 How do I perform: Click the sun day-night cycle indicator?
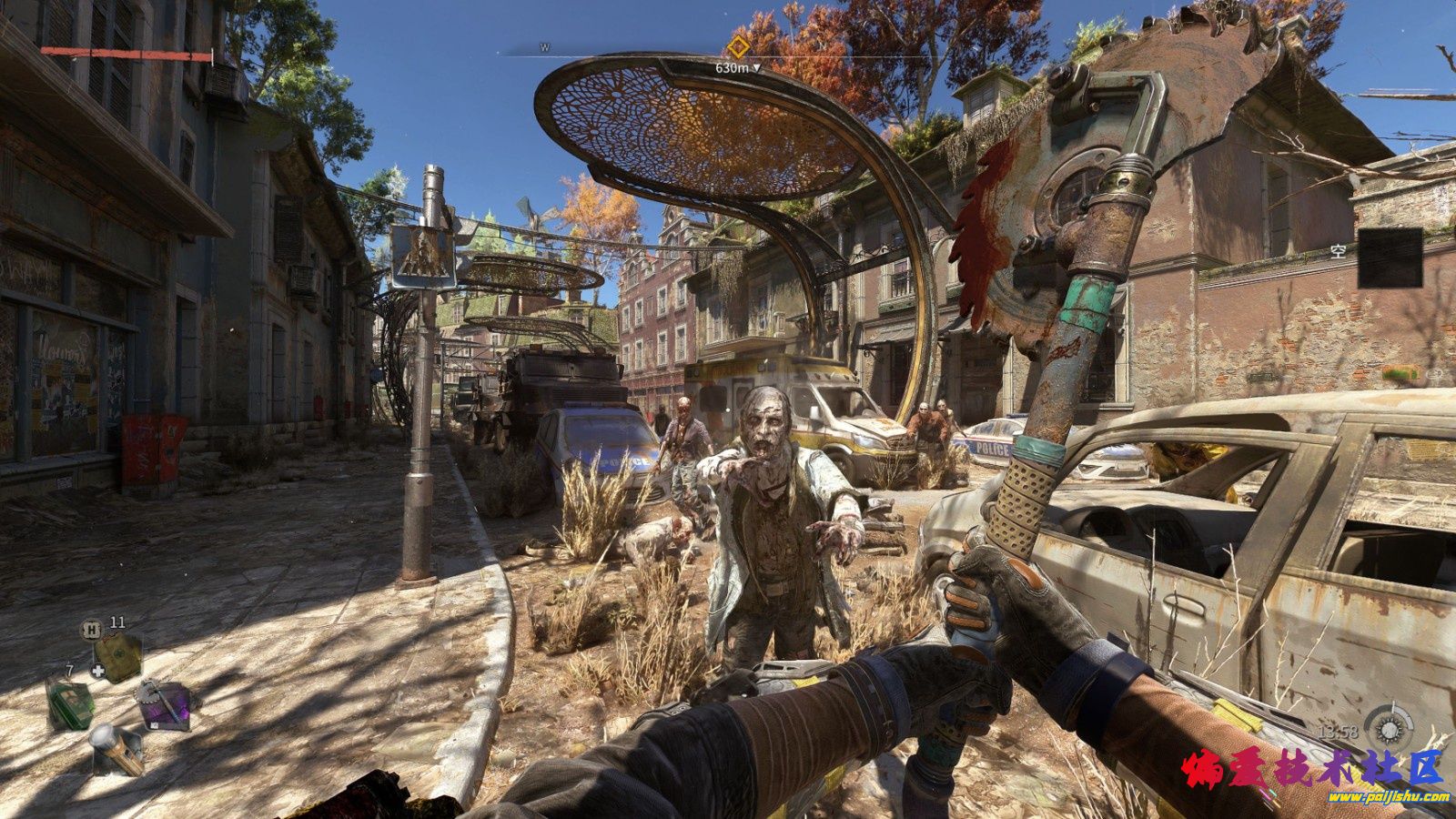[x=1389, y=729]
